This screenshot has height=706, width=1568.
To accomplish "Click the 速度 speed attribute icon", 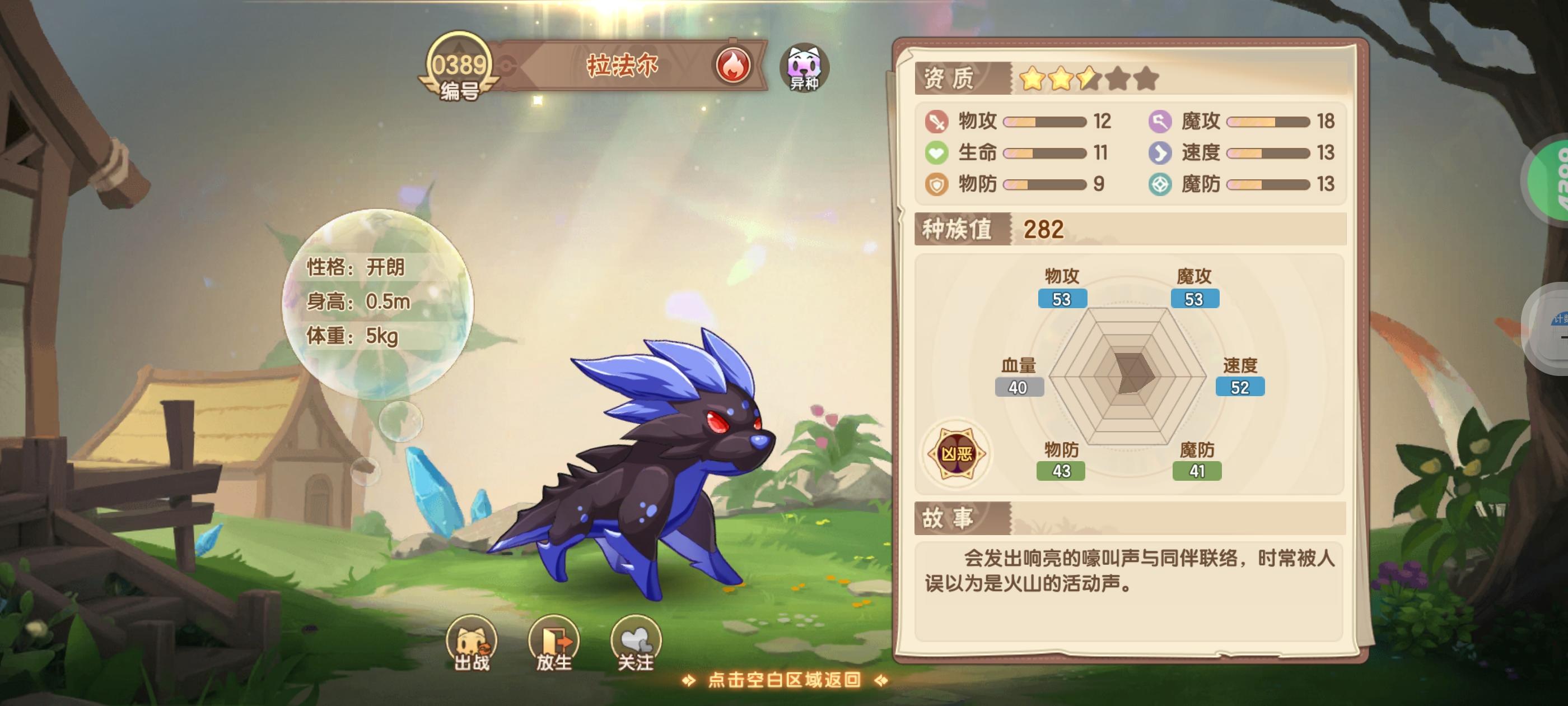I will [1159, 153].
